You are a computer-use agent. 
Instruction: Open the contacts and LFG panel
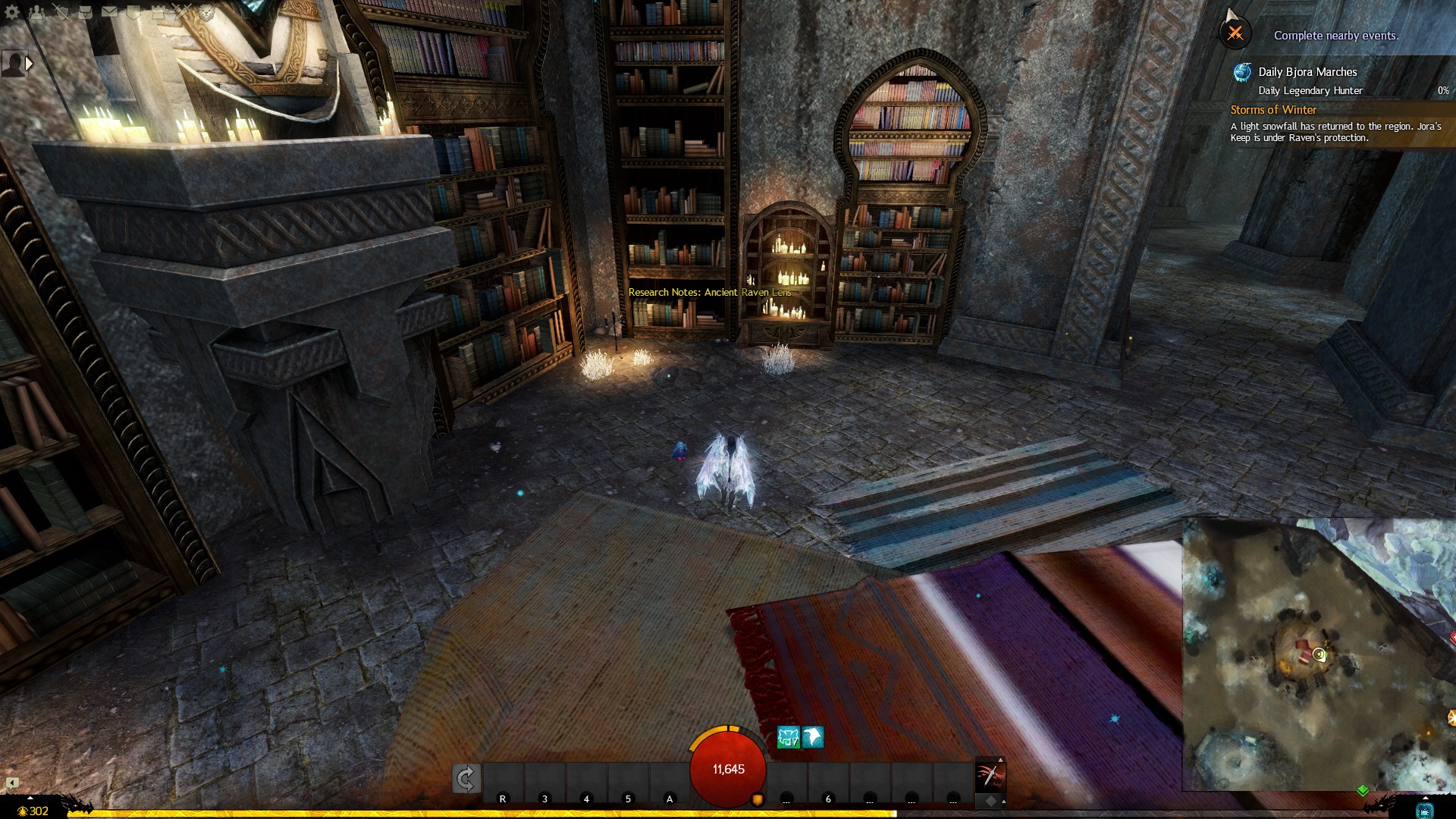[36, 11]
